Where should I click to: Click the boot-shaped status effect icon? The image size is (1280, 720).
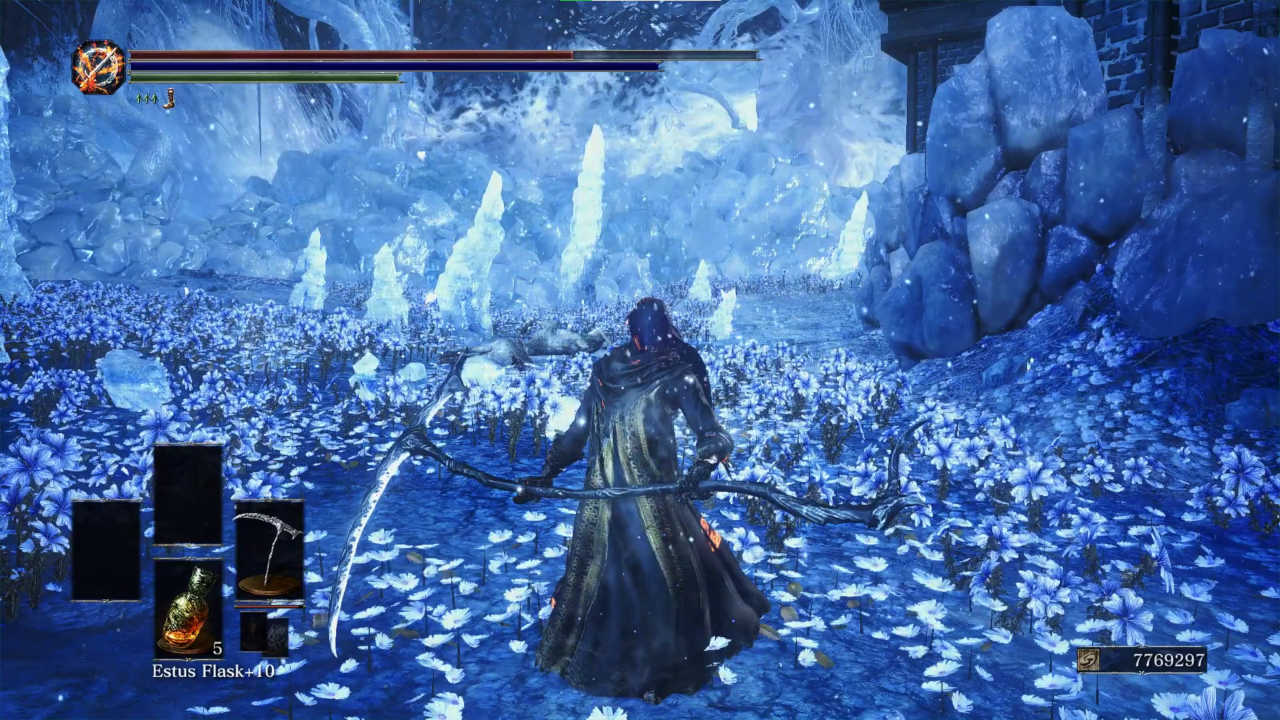170,98
